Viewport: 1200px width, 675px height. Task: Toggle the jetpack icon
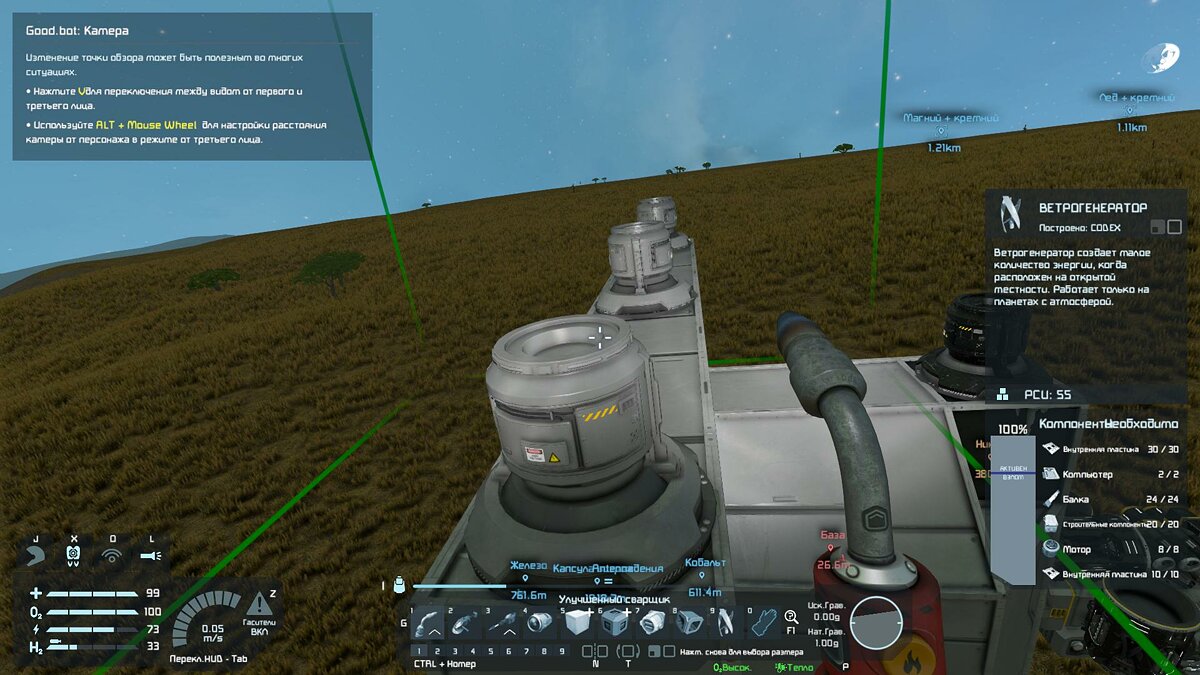coord(74,553)
